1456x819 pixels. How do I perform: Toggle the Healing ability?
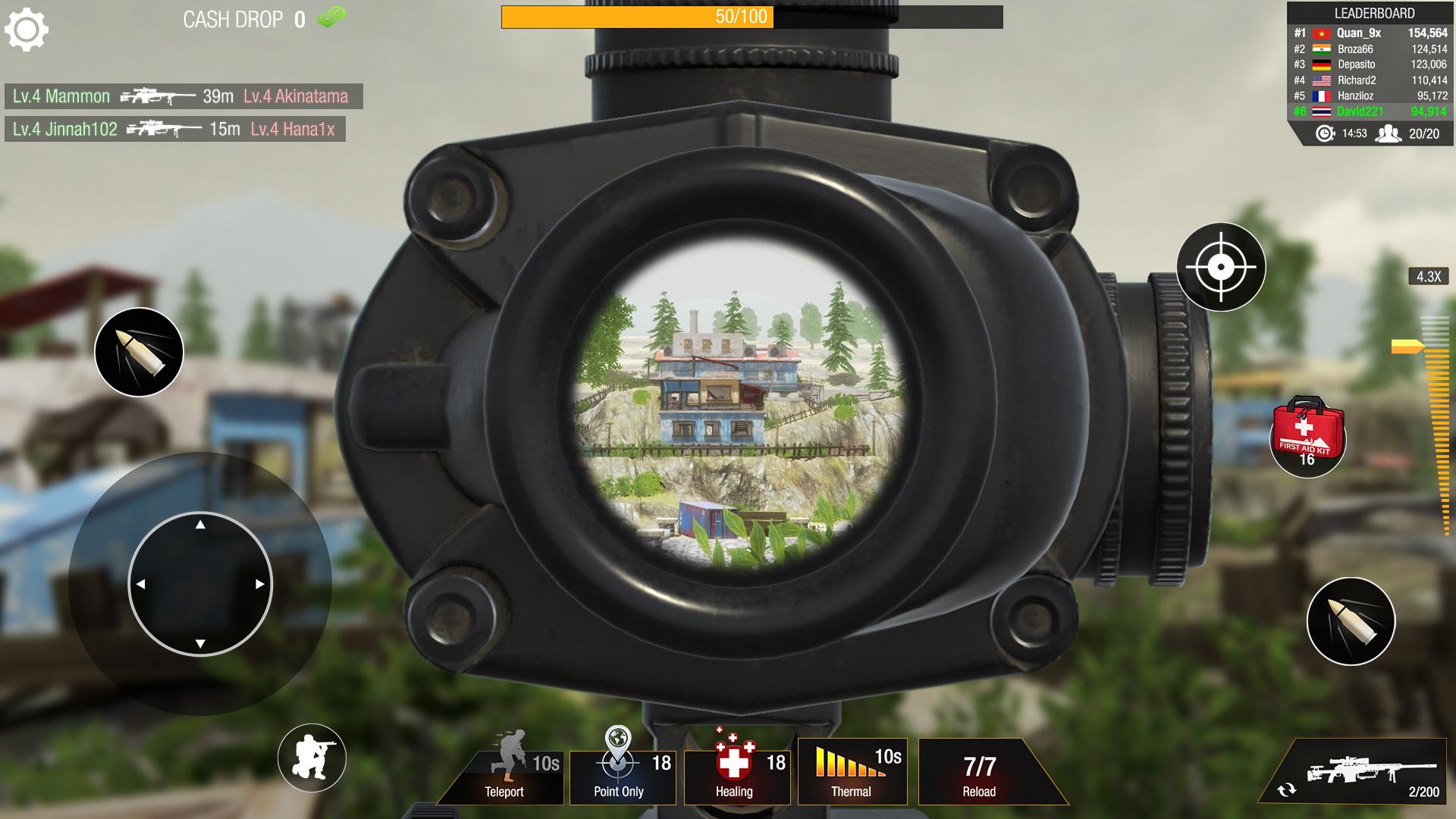pos(736,773)
